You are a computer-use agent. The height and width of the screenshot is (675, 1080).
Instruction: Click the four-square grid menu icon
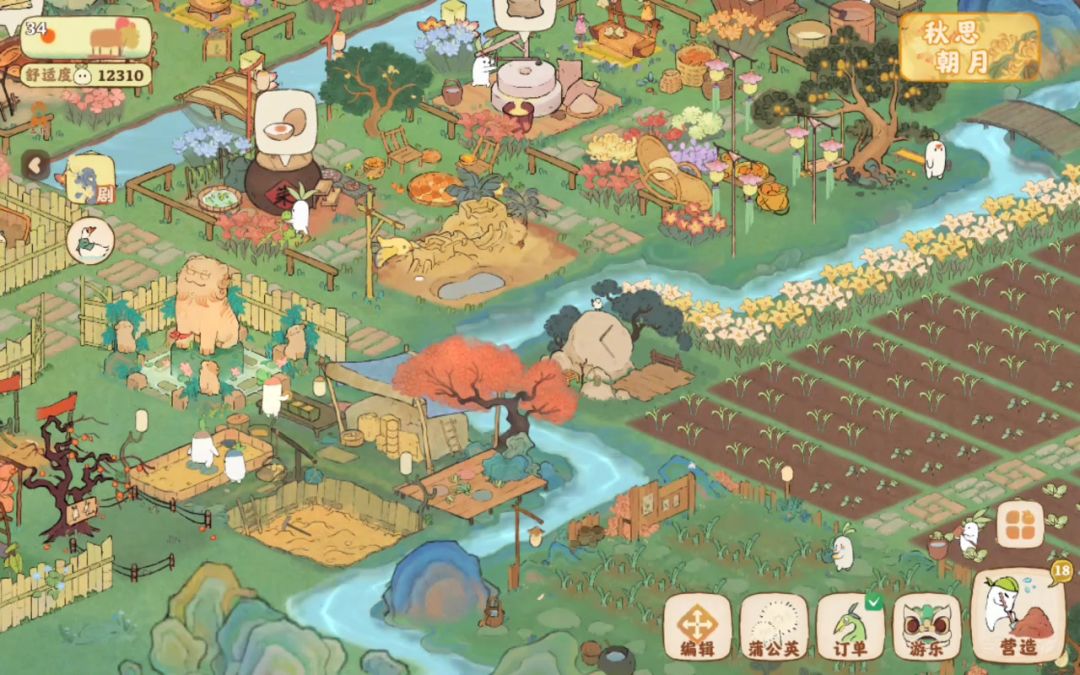click(x=1019, y=524)
